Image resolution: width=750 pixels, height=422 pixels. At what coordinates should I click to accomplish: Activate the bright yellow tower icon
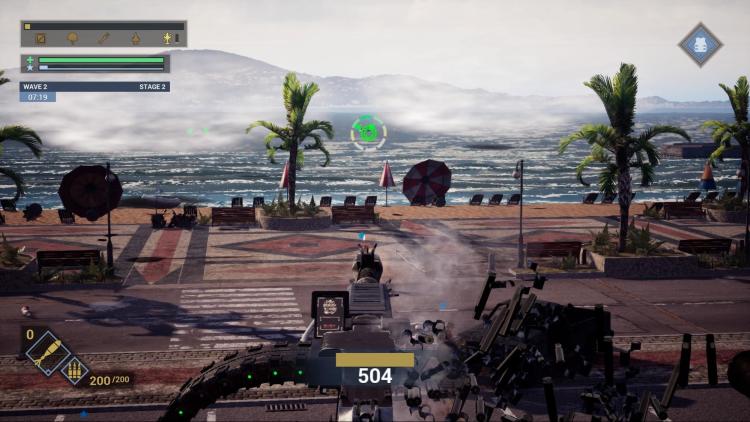(x=167, y=38)
